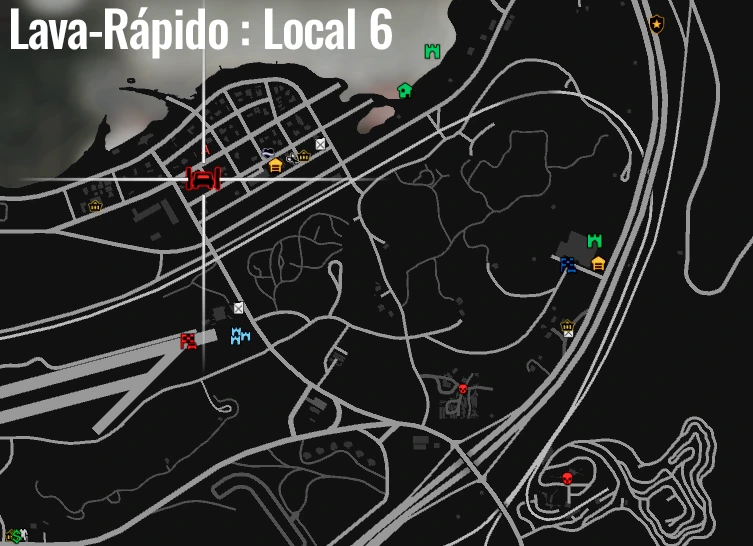Select the red car wash marker
Image resolution: width=753 pixels, height=546 pixels.
coord(203,179)
